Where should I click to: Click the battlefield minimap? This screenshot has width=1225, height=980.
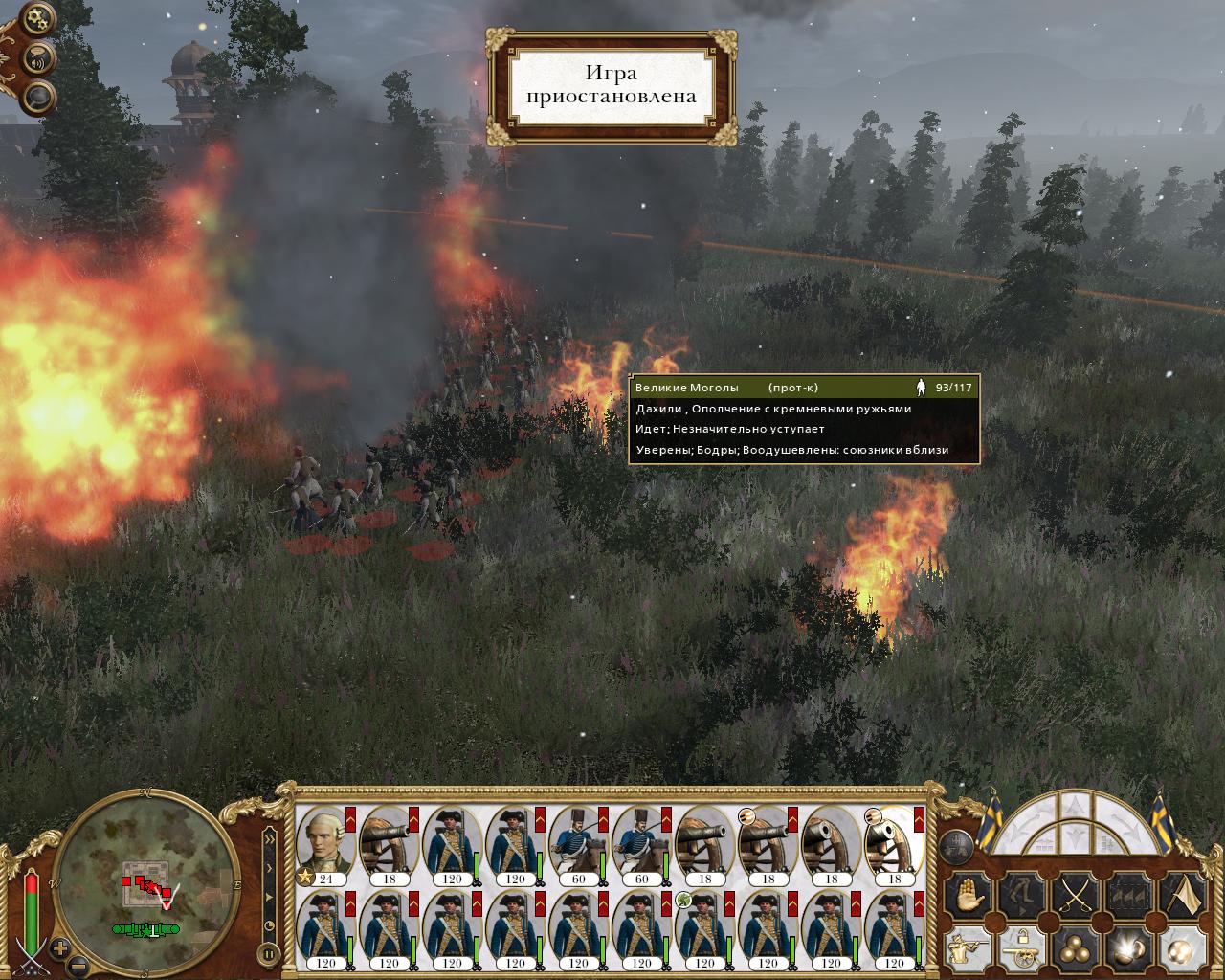[146, 878]
